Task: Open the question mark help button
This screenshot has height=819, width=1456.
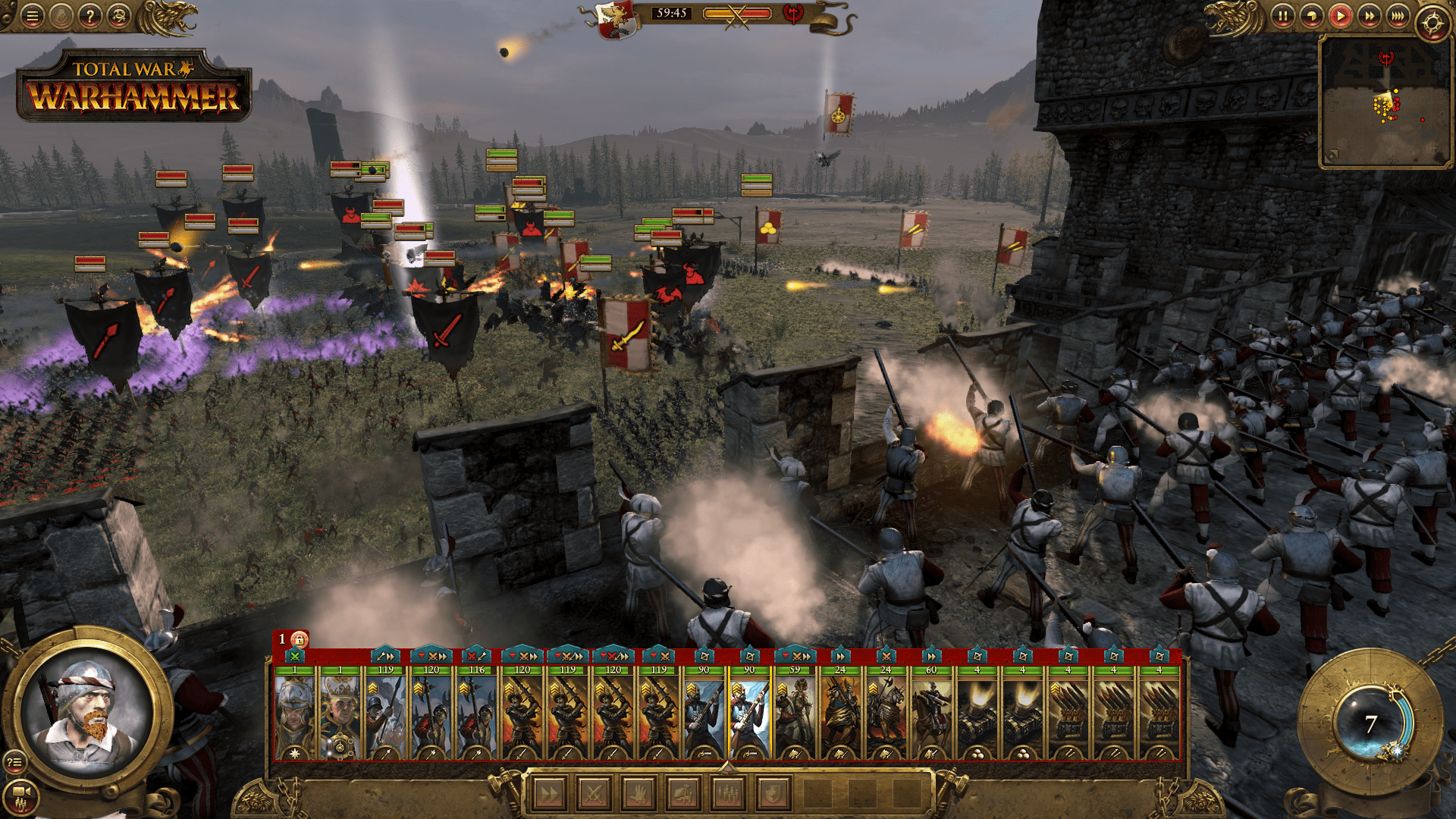Action: pos(89,16)
